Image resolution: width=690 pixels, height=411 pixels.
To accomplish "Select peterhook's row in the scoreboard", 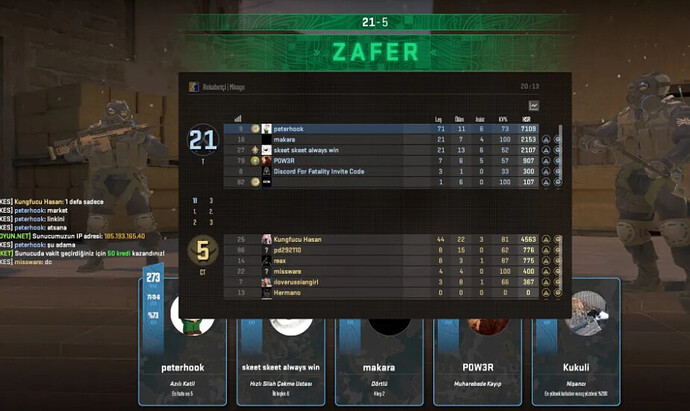I will click(390, 129).
